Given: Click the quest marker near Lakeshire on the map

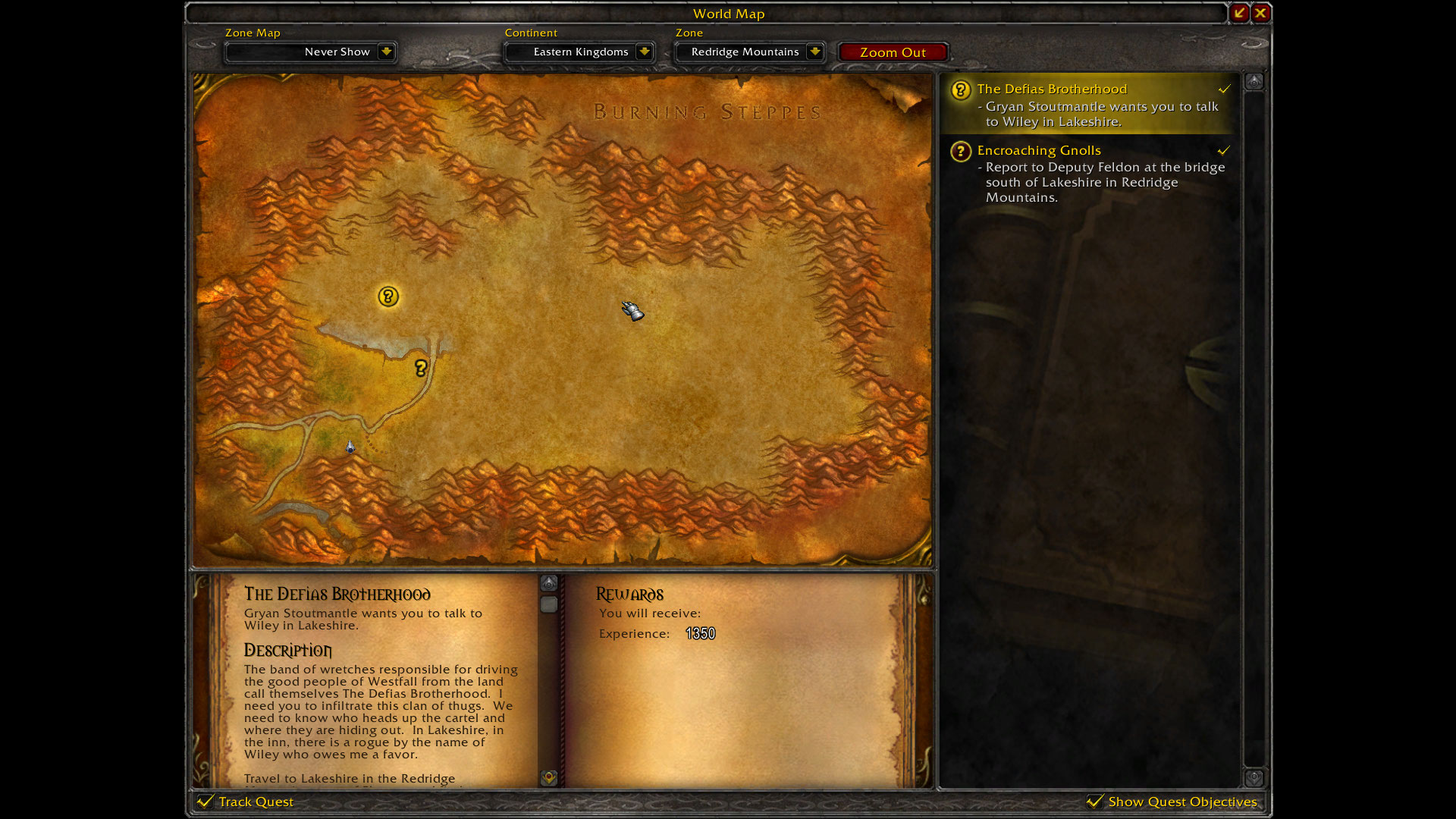Looking at the screenshot, I should (x=422, y=368).
